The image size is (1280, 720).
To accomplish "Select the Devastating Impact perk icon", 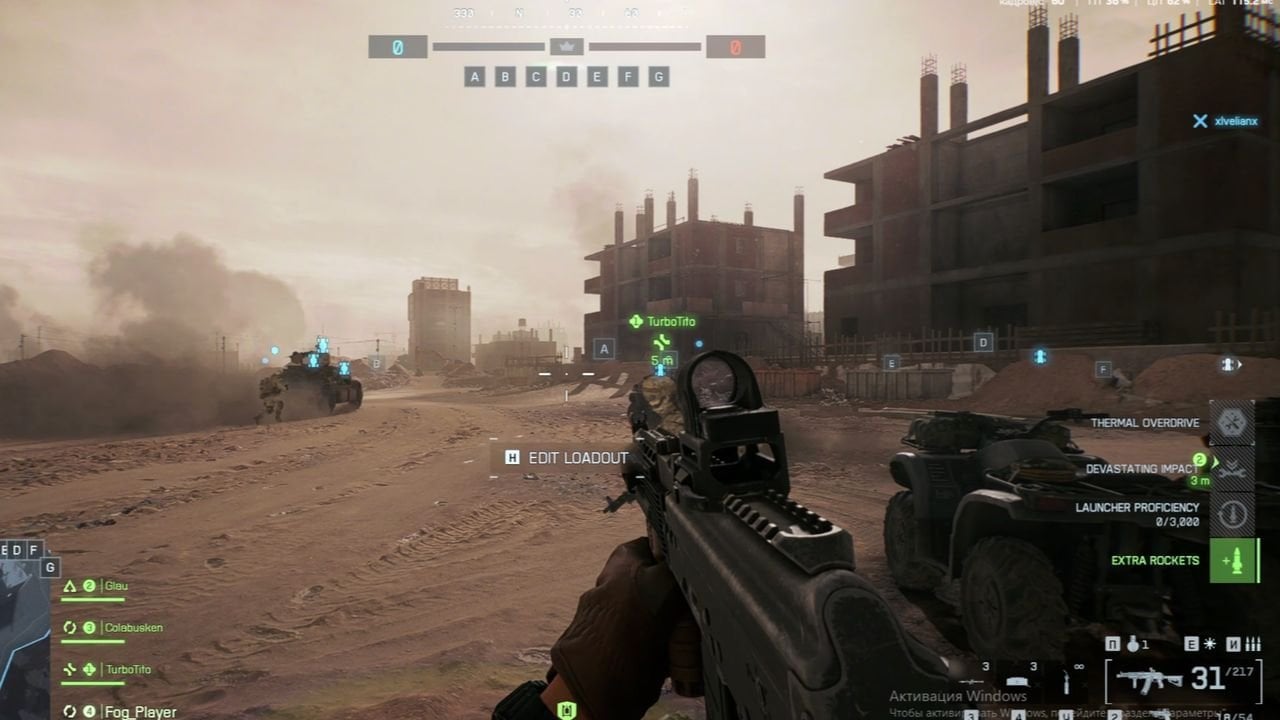I will [1232, 468].
